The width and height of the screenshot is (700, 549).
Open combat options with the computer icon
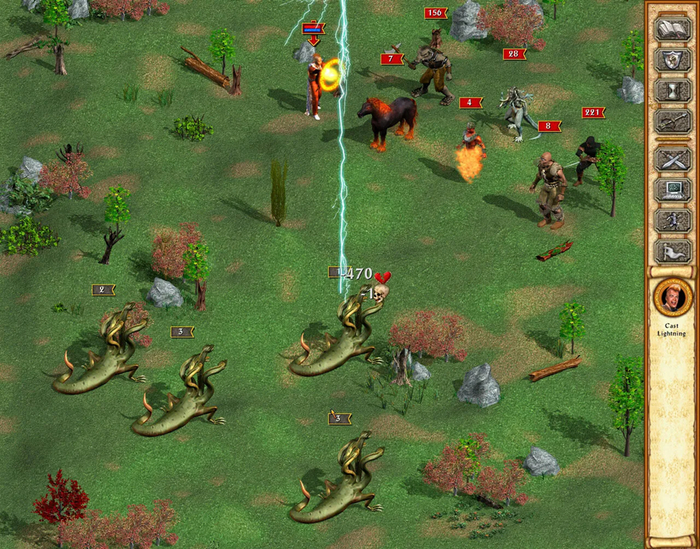pyautogui.click(x=670, y=190)
